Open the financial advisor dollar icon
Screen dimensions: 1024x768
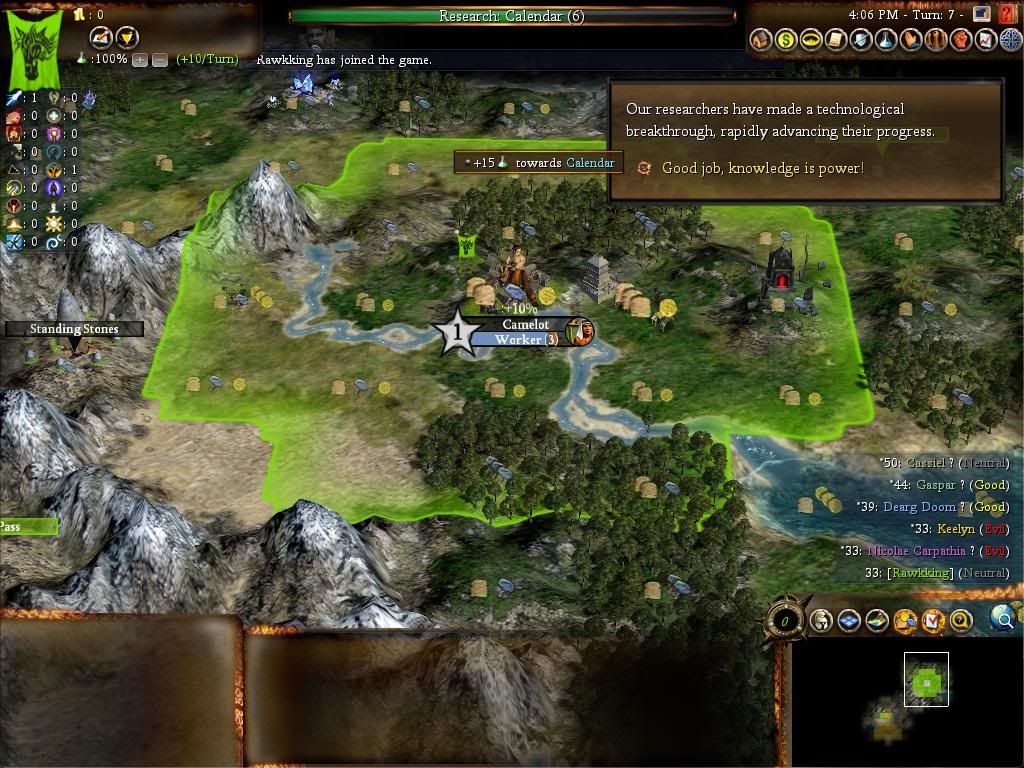pos(786,40)
